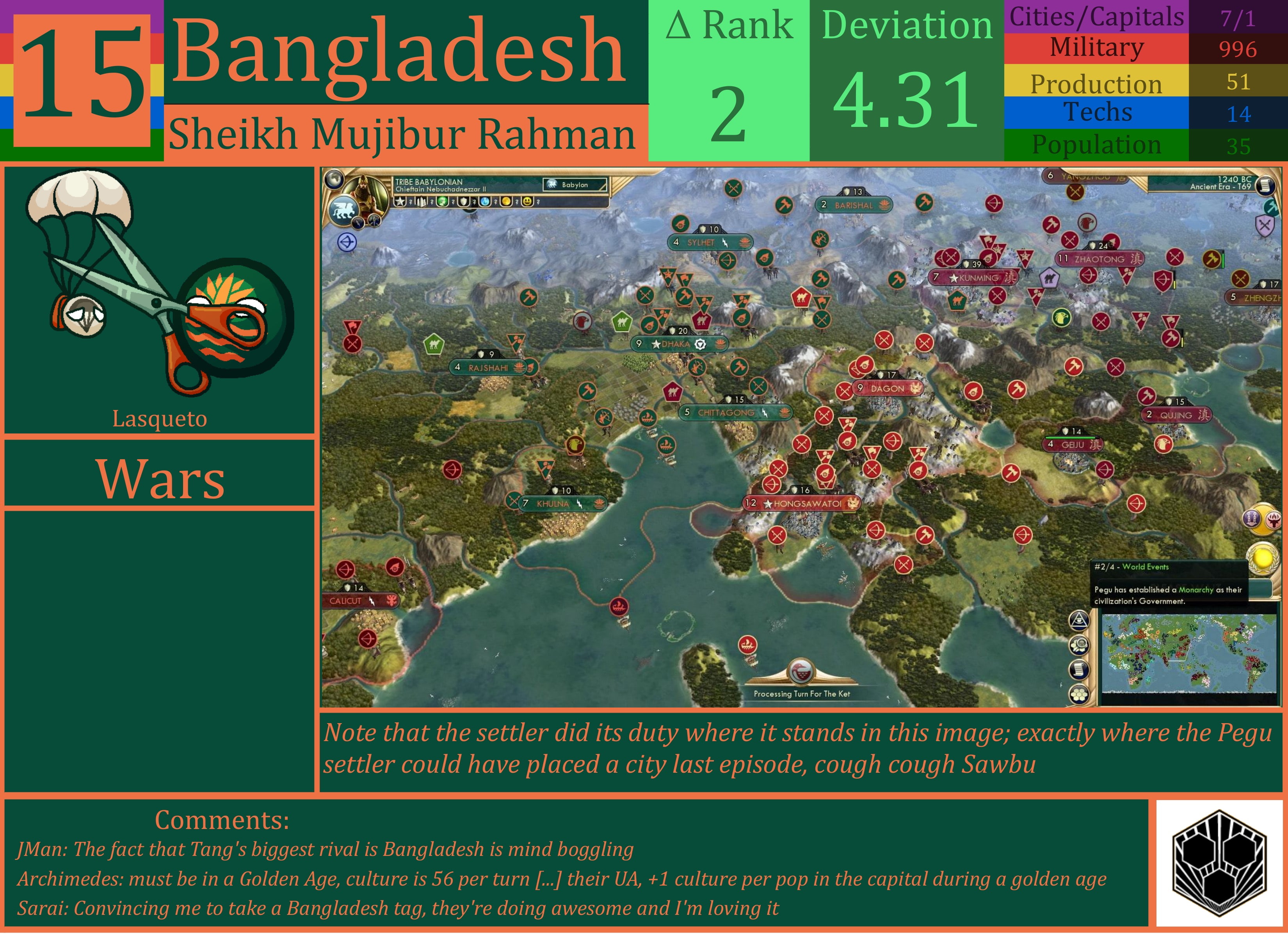Open the globe button in the top-left corner
The height and width of the screenshot is (934, 1288).
[334, 180]
